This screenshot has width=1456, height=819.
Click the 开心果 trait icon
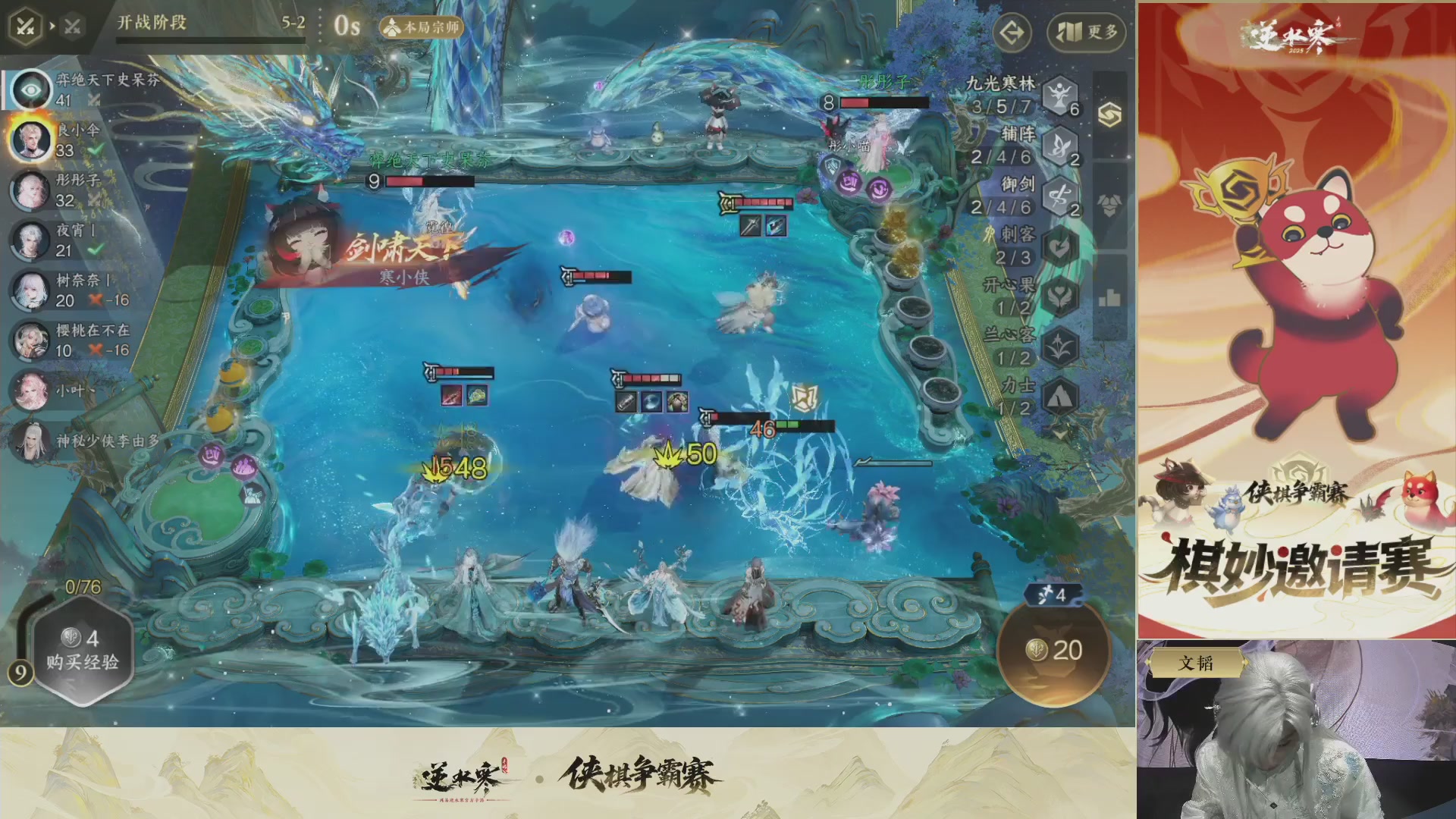(1060, 296)
